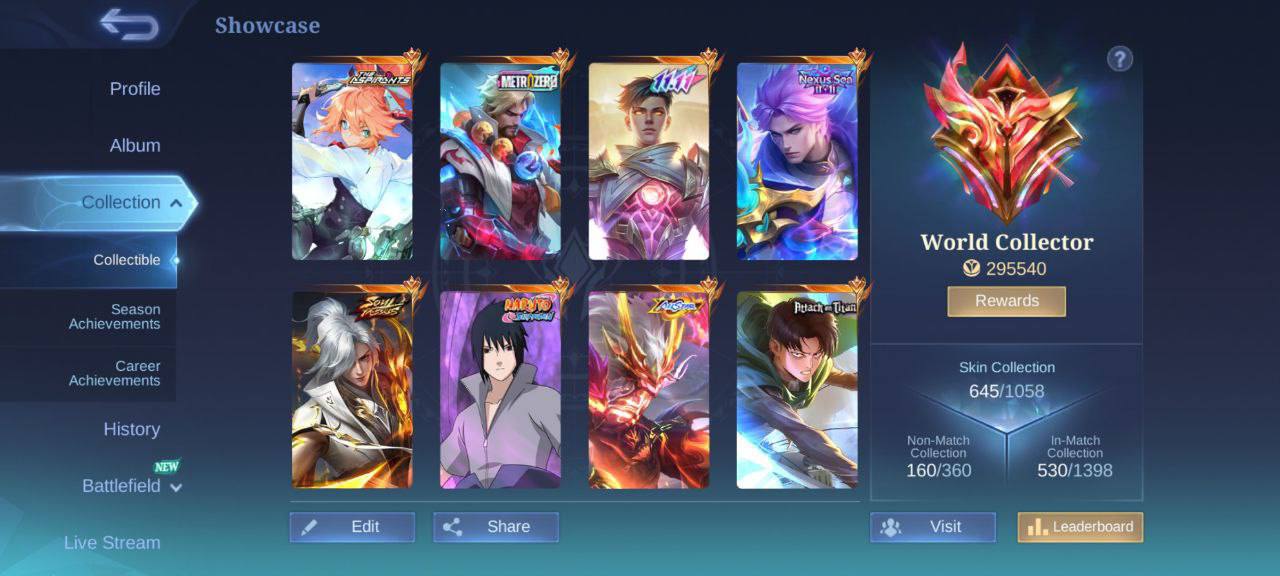The height and width of the screenshot is (576, 1280).
Task: Open Season Achievements
Action: [114, 317]
